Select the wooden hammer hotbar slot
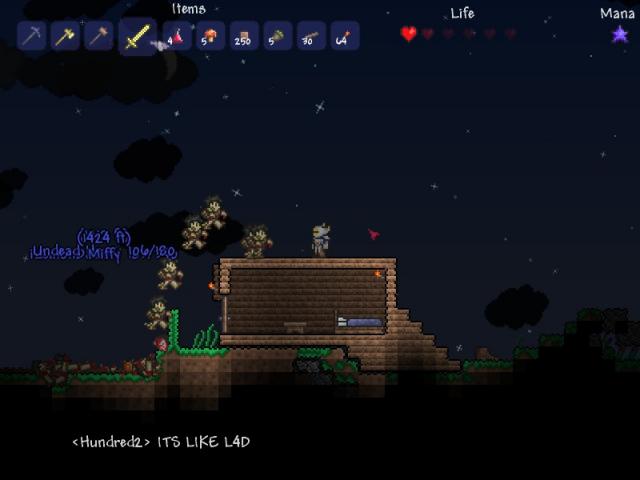The width and height of the screenshot is (640, 480). [99, 37]
